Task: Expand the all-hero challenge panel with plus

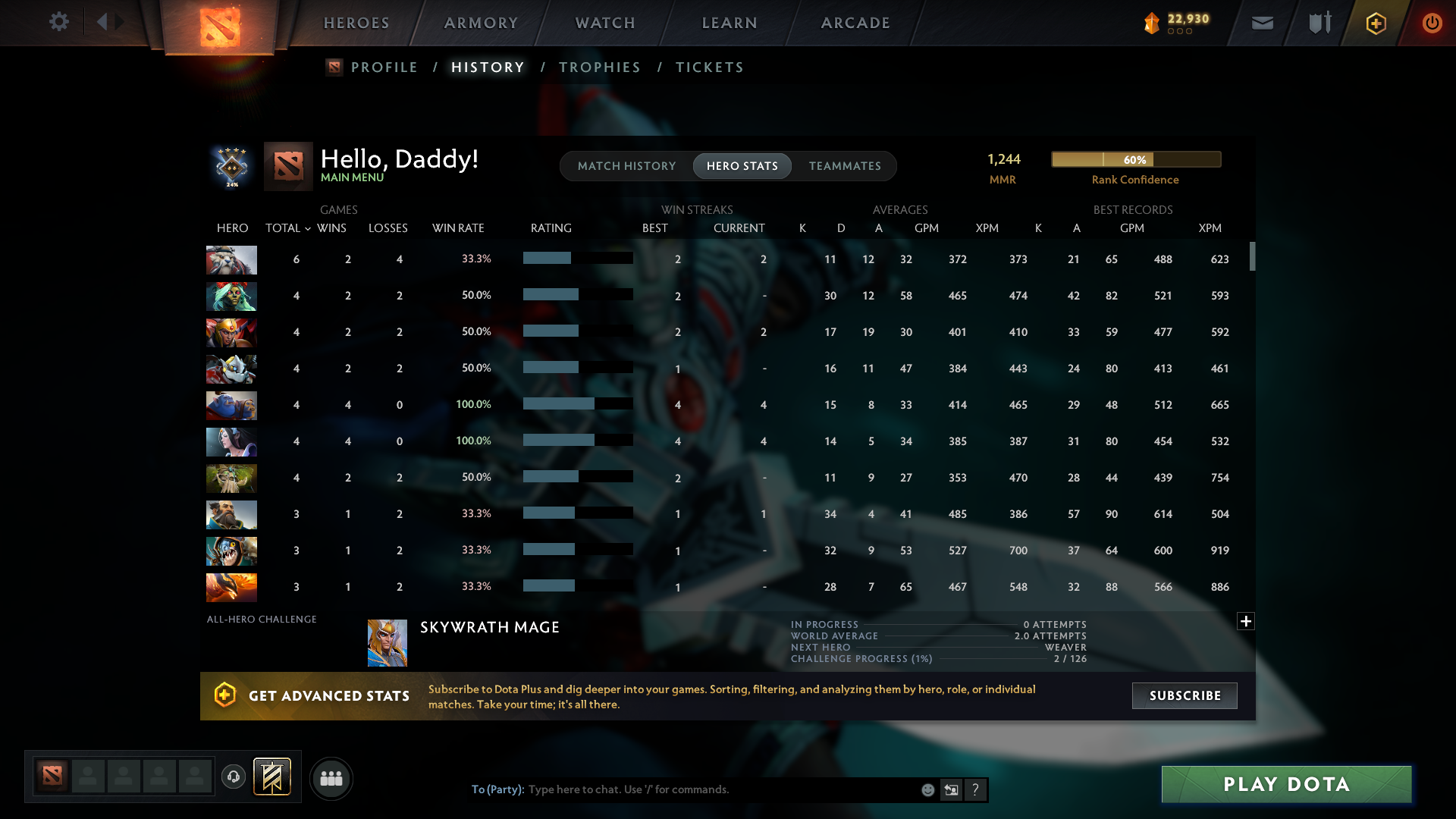Action: pos(1246,621)
